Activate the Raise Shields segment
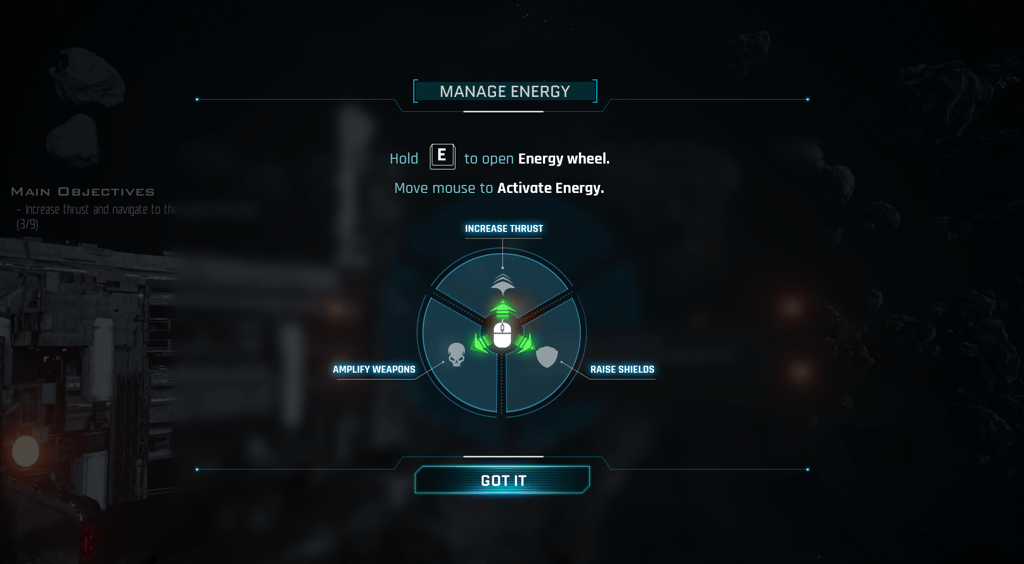This screenshot has height=564, width=1024. pos(548,357)
